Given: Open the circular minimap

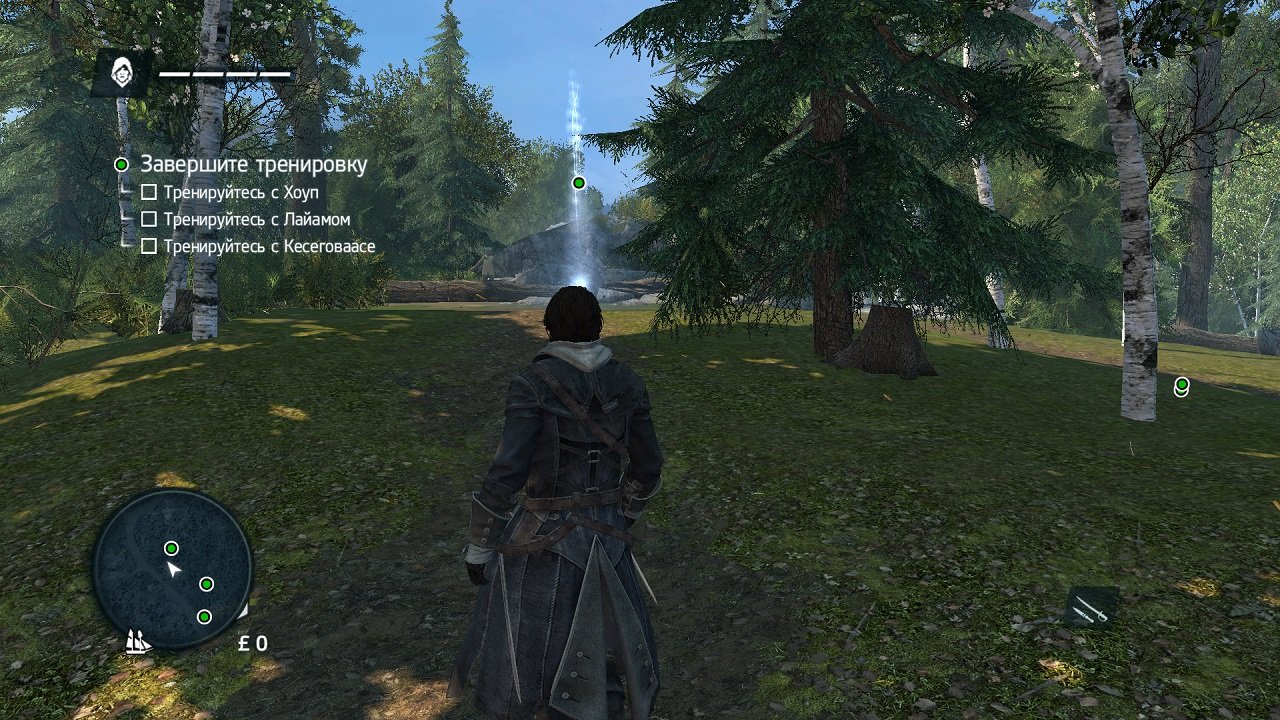Looking at the screenshot, I should 172,569.
